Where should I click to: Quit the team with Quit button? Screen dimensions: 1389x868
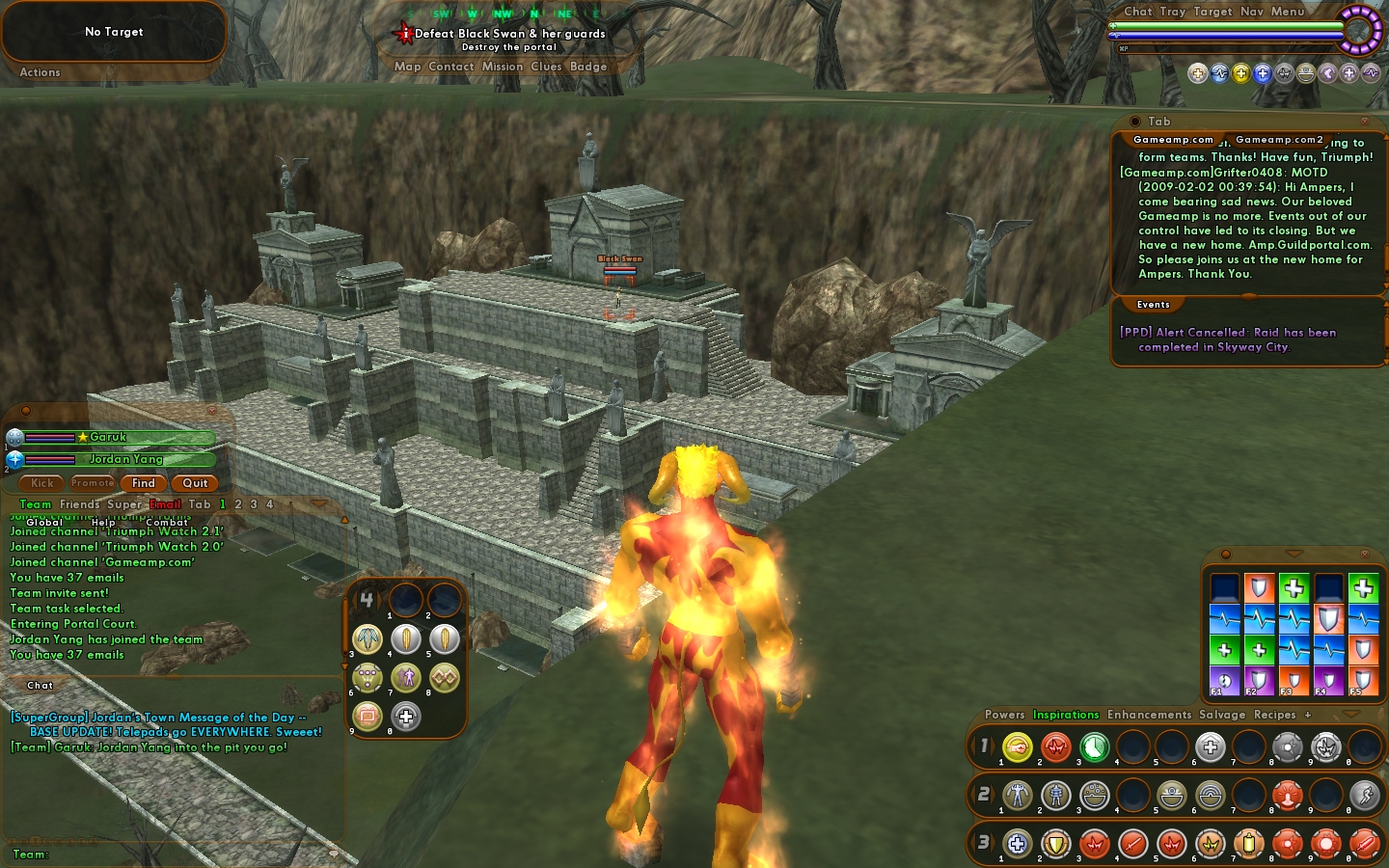click(195, 483)
